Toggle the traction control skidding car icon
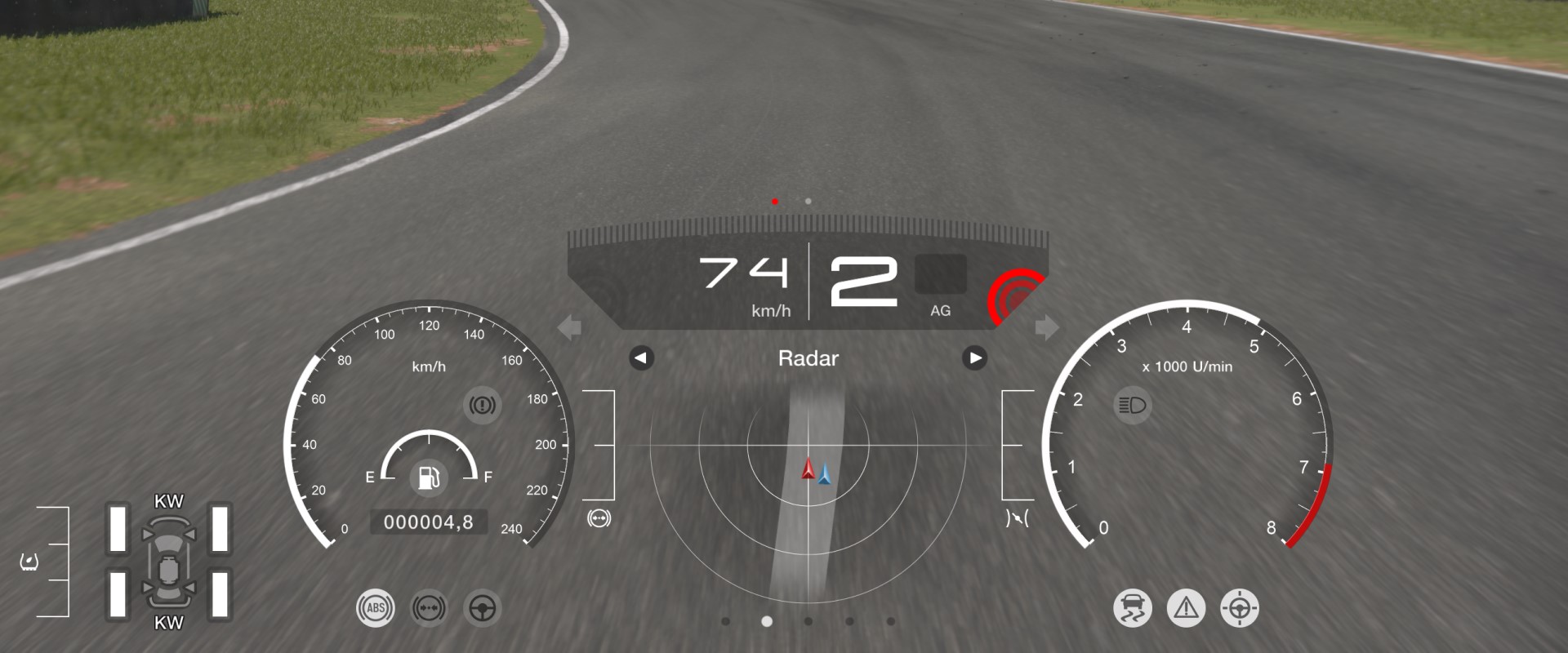Image resolution: width=1568 pixels, height=653 pixels. [x=1132, y=608]
